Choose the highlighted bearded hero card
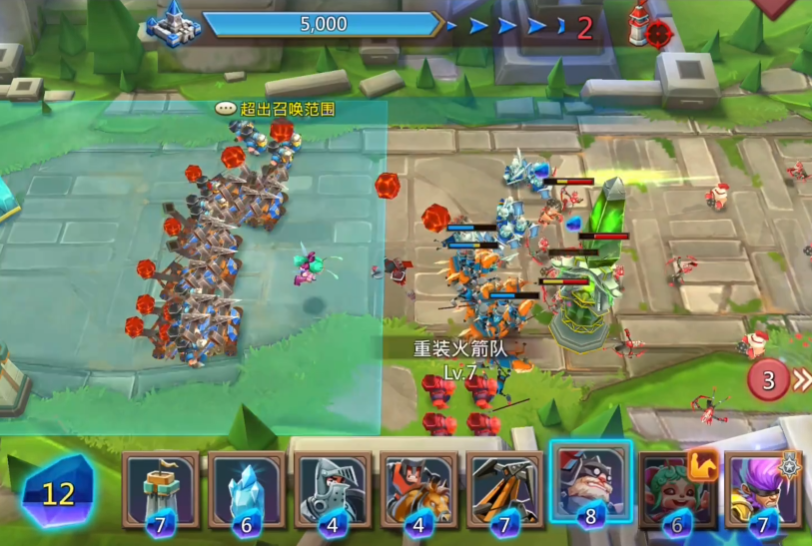 [x=590, y=484]
